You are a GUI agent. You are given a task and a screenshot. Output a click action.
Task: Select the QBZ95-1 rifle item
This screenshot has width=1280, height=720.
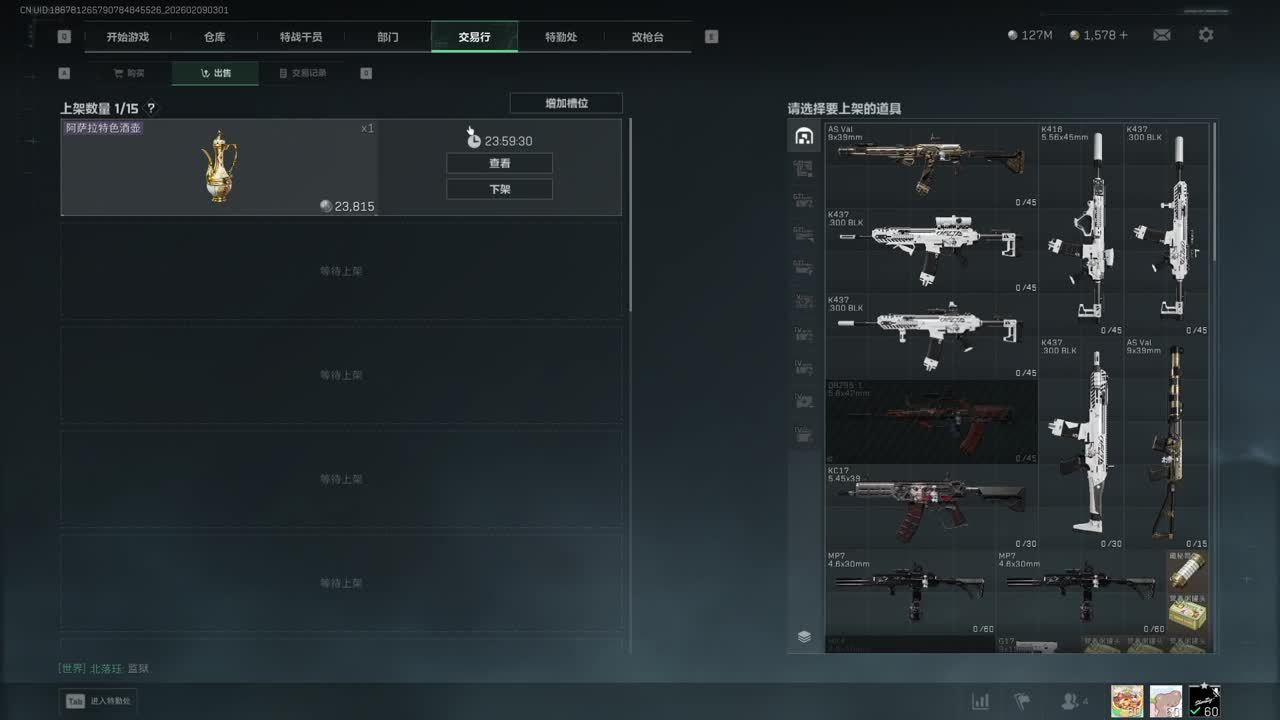[x=931, y=422]
